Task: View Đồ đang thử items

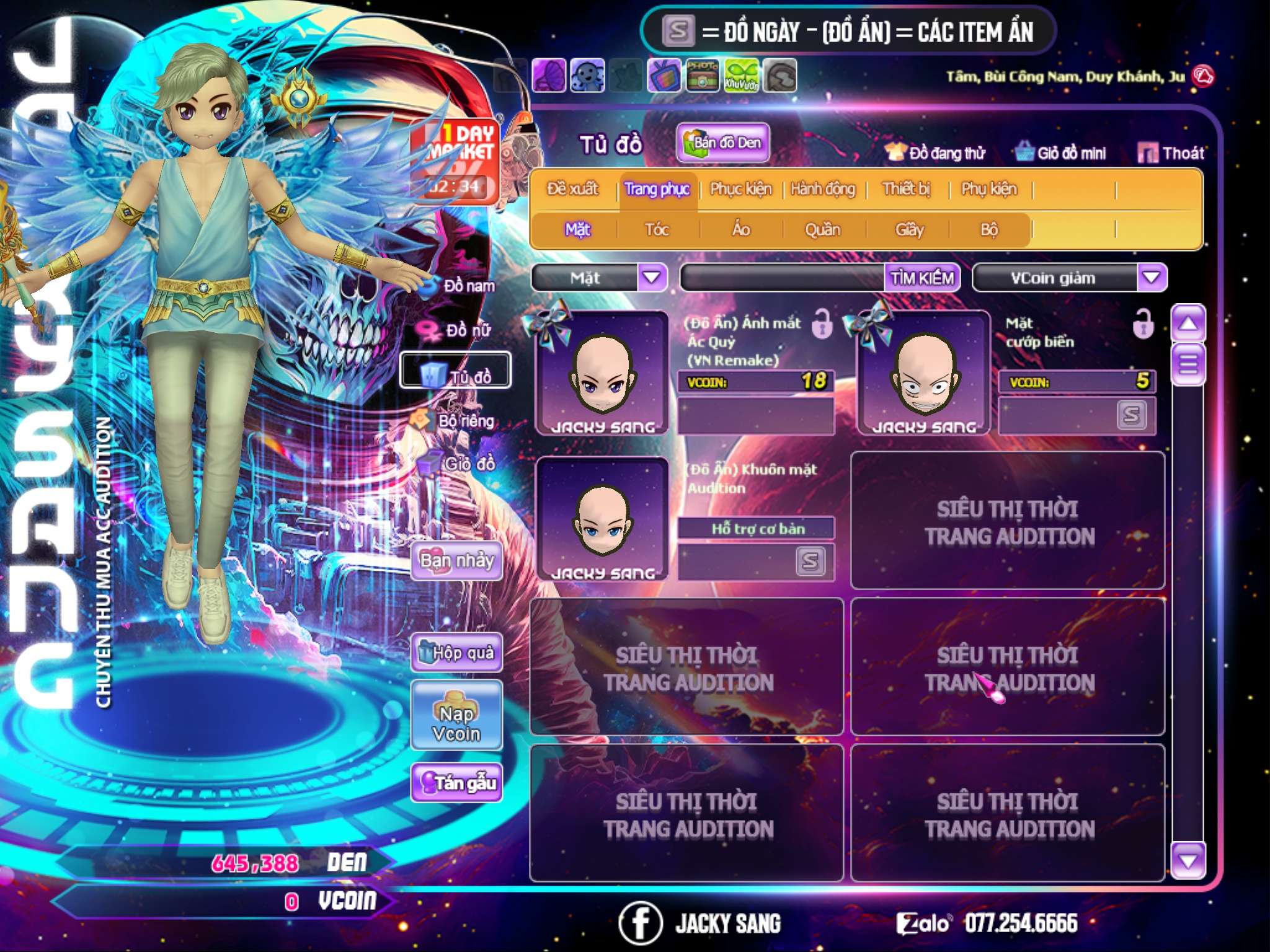Action: [x=936, y=153]
